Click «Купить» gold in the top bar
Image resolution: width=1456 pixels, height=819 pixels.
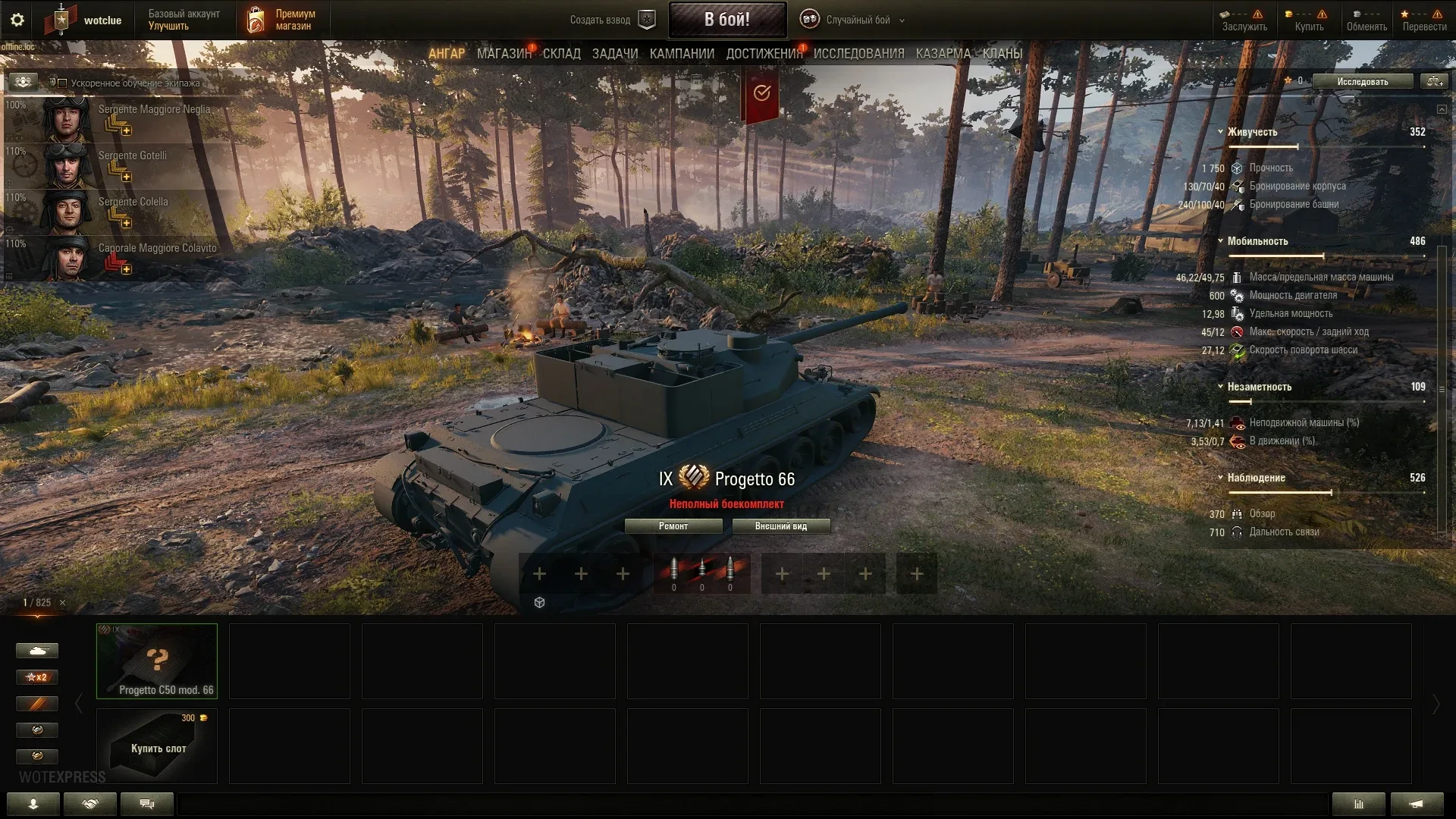pyautogui.click(x=1308, y=20)
